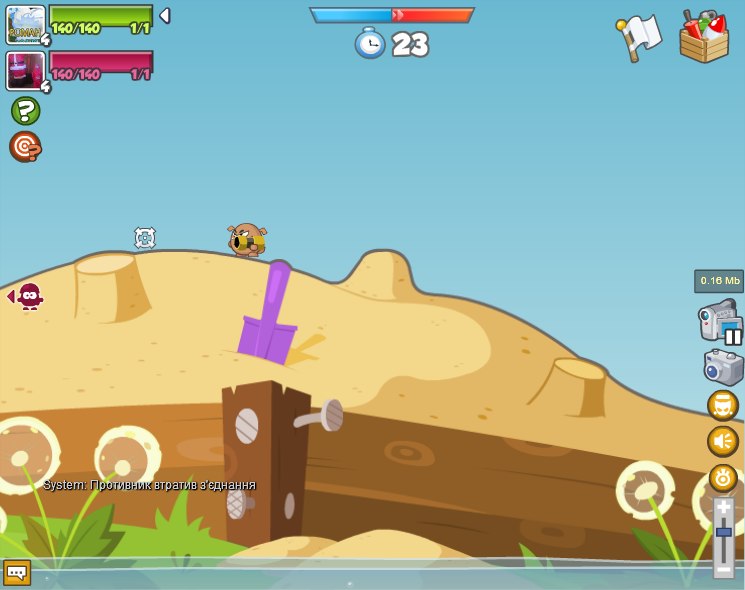This screenshot has height=590, width=745.
Task: Open the weapons crate
Action: (x=704, y=38)
